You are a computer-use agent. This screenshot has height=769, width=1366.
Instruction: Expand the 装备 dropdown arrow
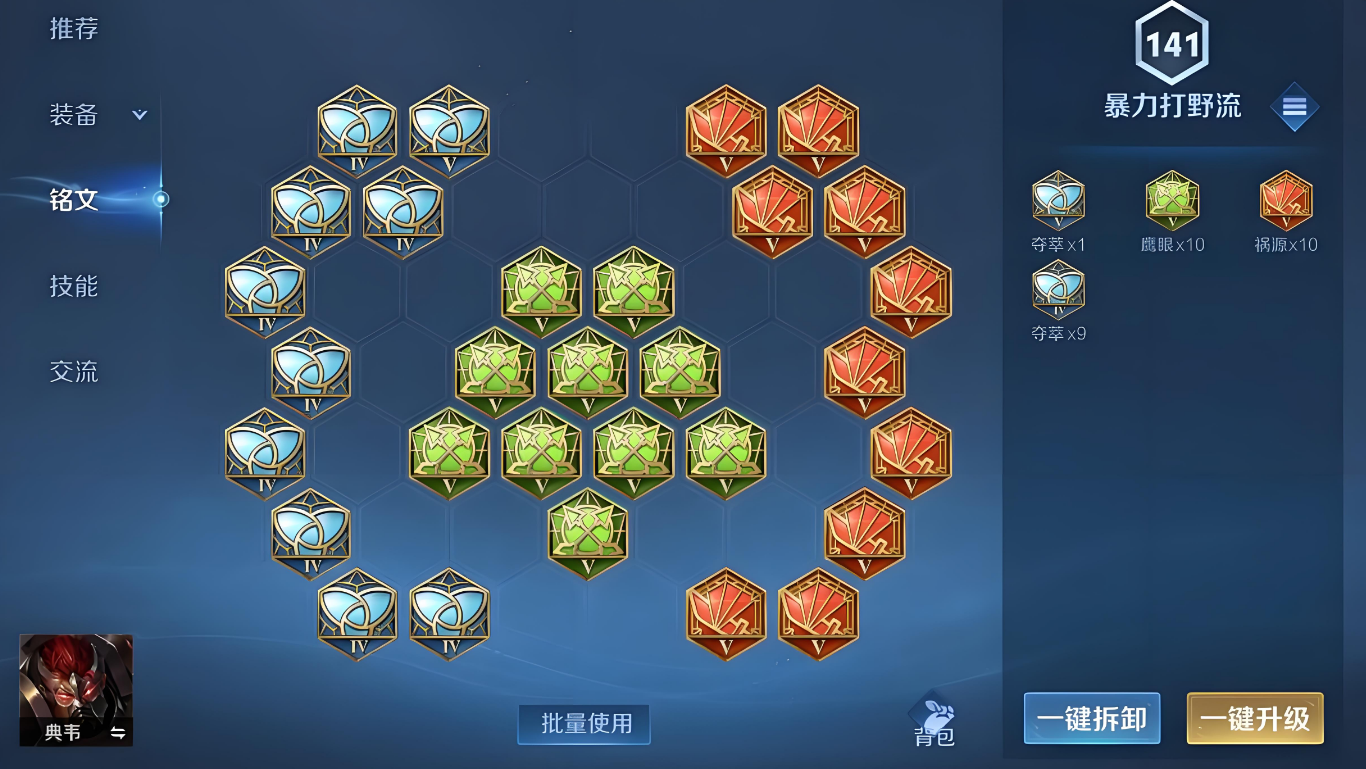pyautogui.click(x=140, y=115)
